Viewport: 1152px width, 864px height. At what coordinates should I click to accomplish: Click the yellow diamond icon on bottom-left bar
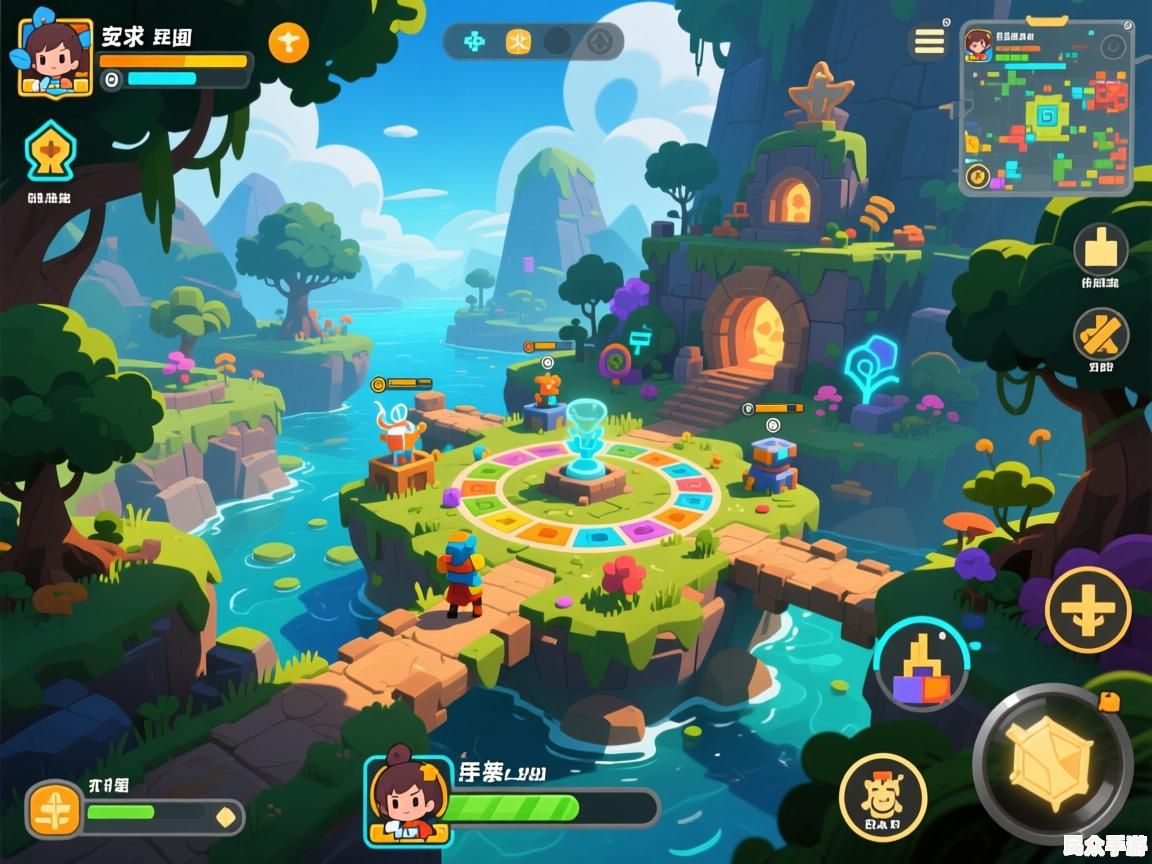(226, 817)
